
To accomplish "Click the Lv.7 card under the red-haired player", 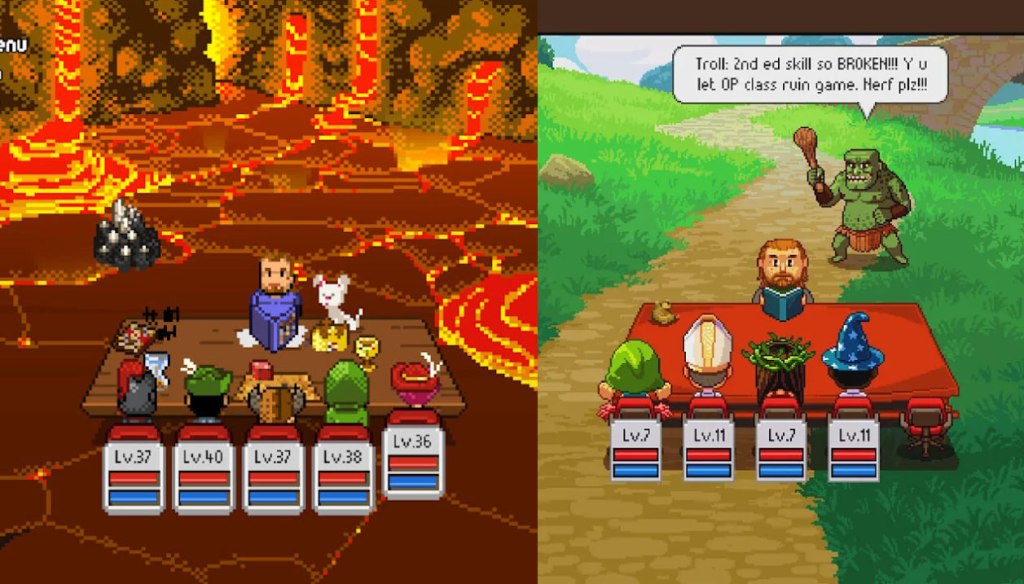I will (x=636, y=451).
